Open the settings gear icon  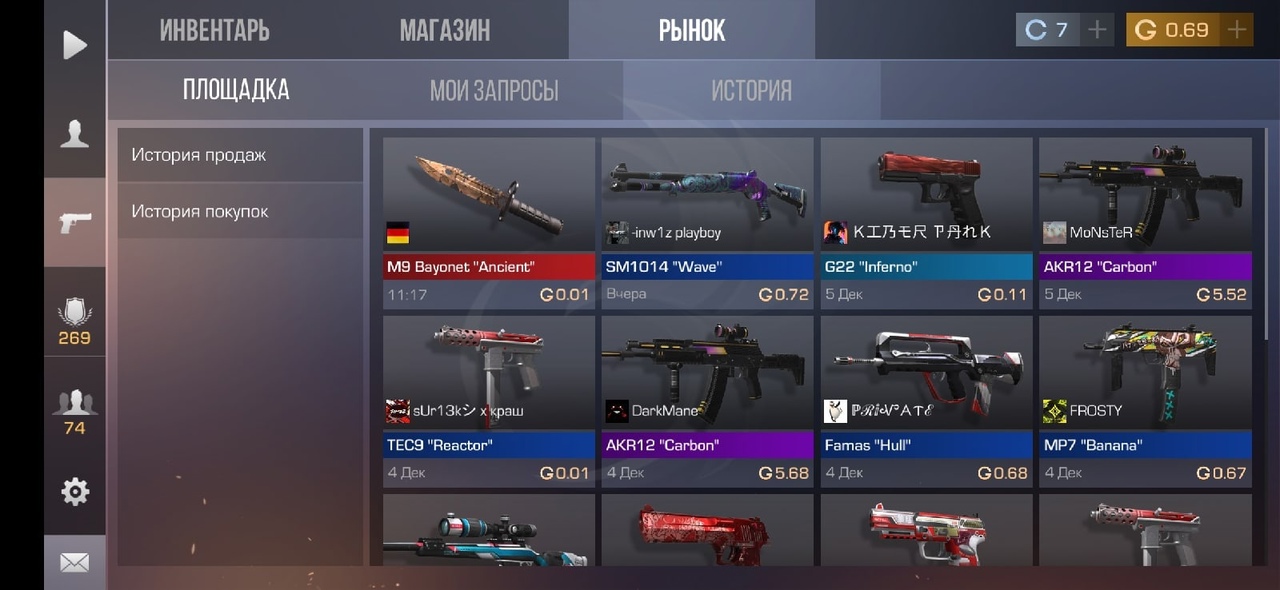[75, 491]
